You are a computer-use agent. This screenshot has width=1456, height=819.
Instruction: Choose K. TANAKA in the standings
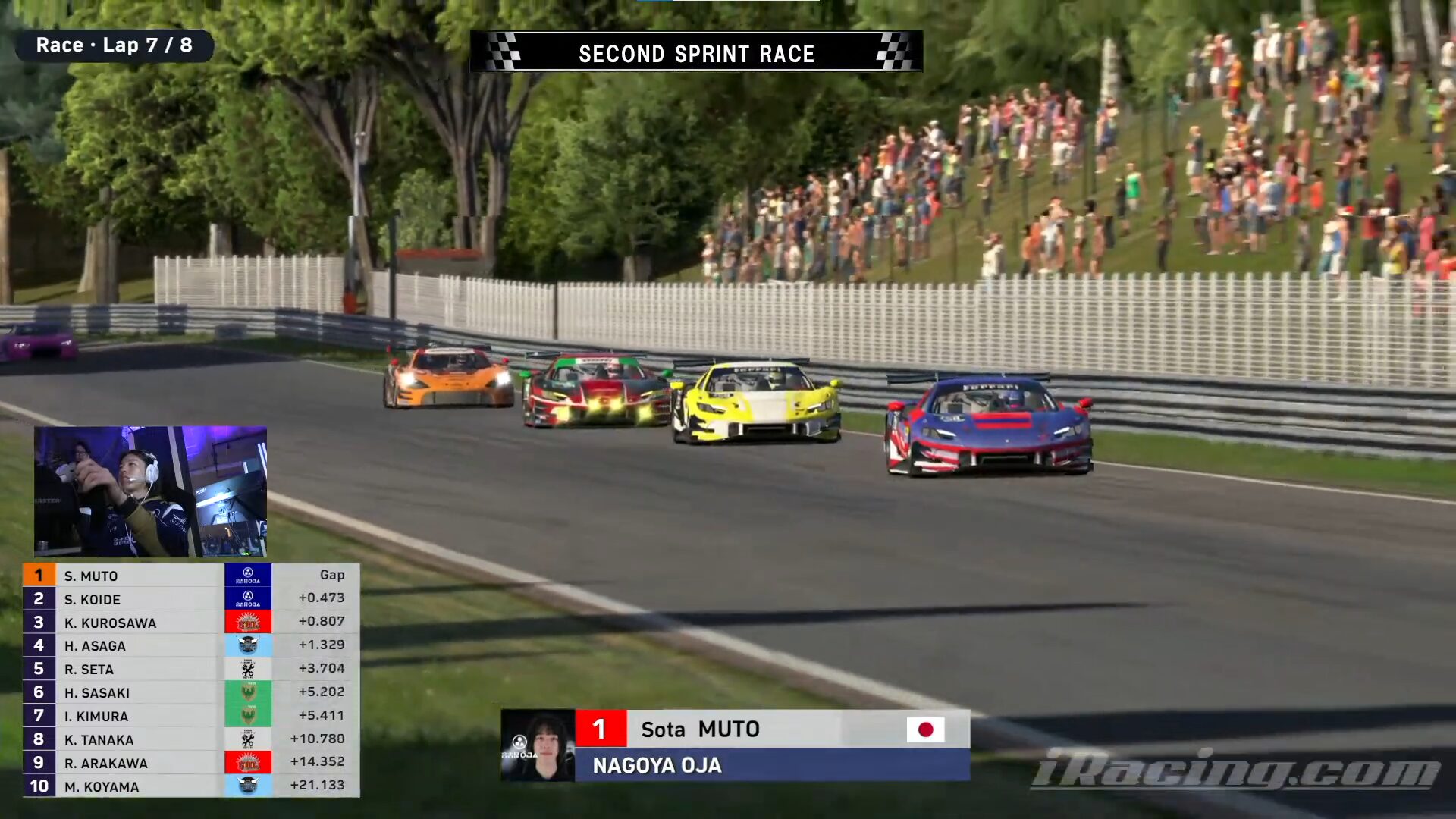tap(190, 739)
